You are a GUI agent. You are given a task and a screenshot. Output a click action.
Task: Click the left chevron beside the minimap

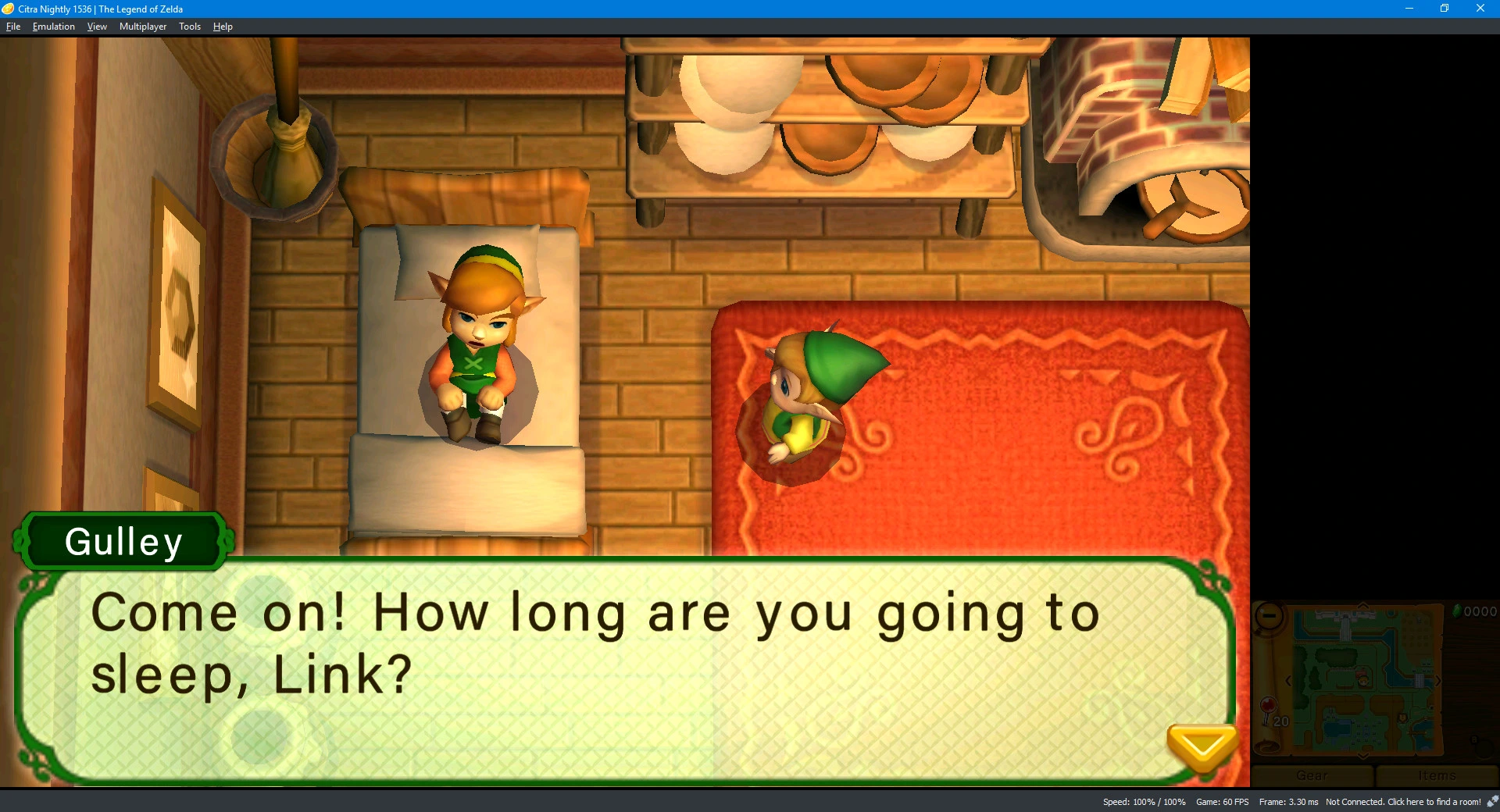coord(1287,681)
